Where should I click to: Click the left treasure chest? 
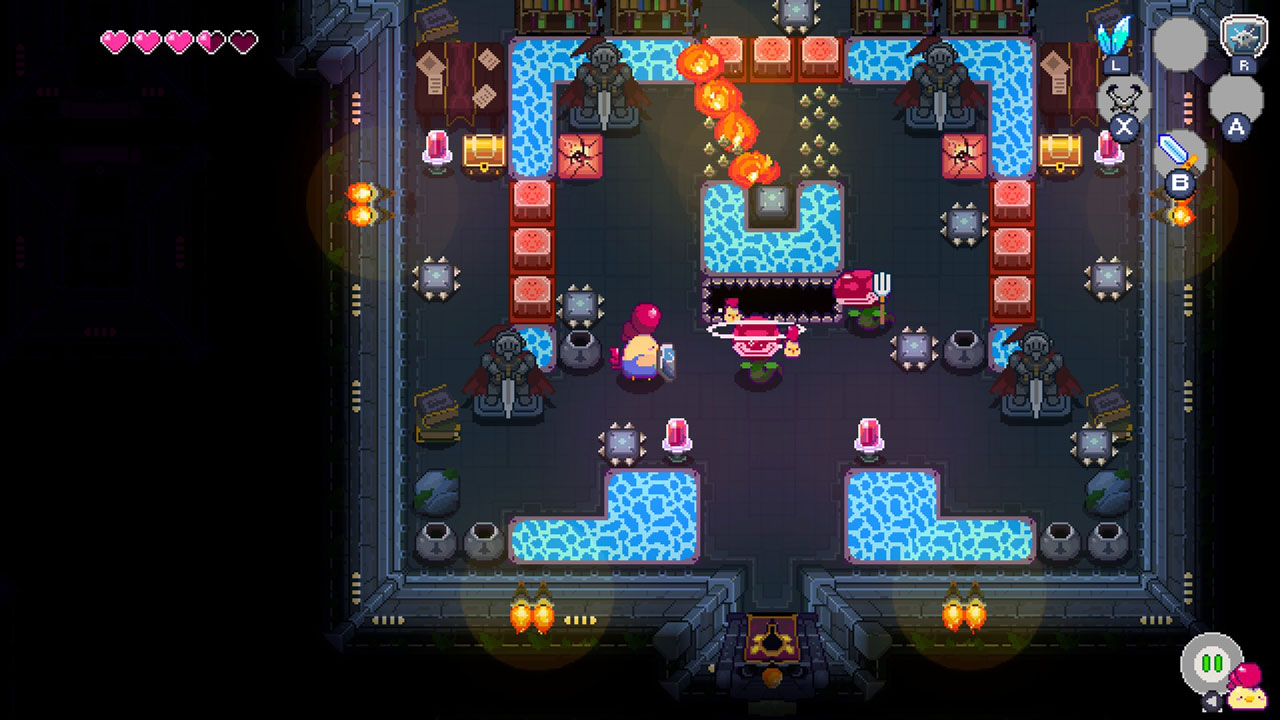coord(483,153)
